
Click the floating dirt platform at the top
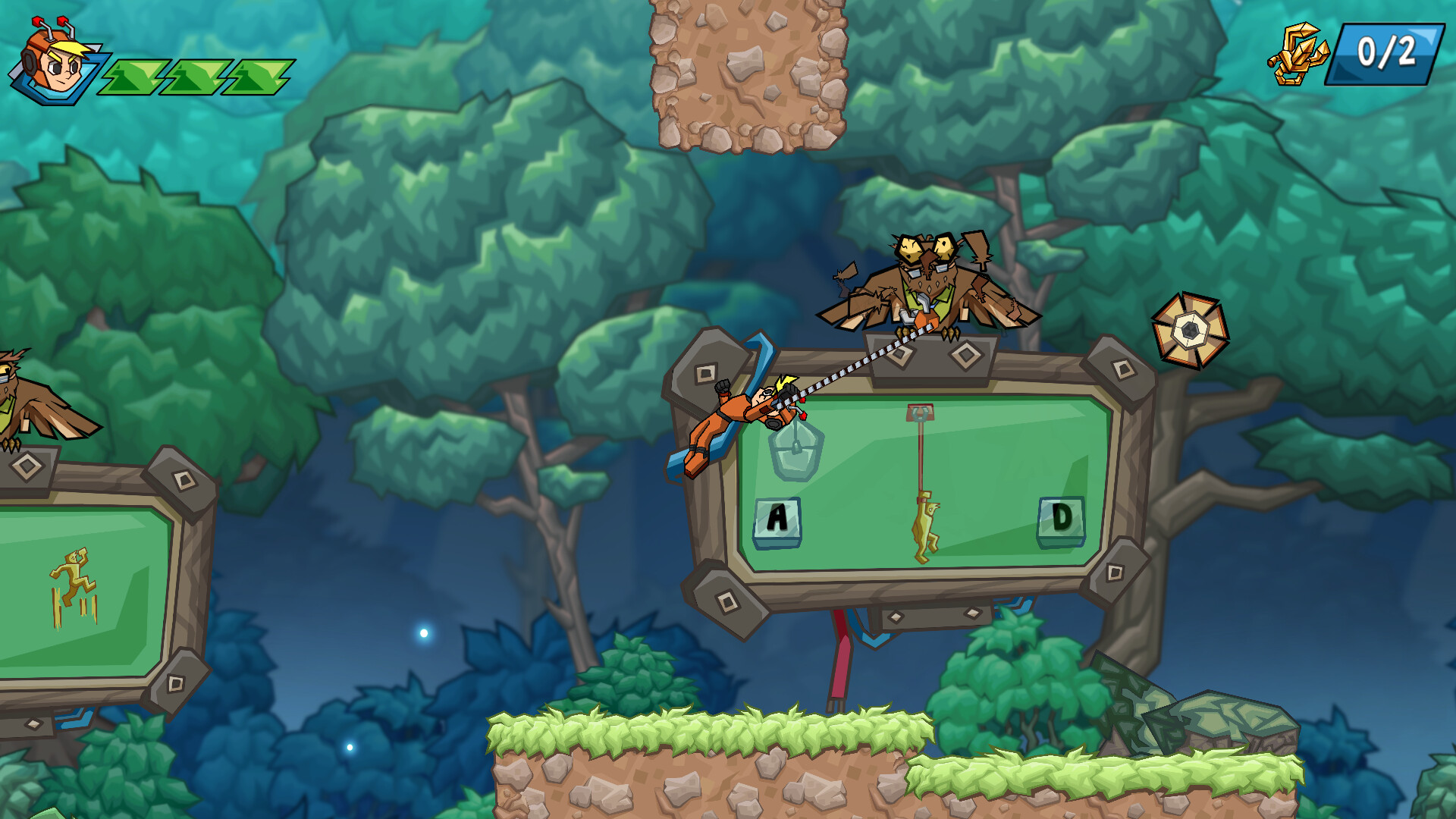[x=747, y=72]
